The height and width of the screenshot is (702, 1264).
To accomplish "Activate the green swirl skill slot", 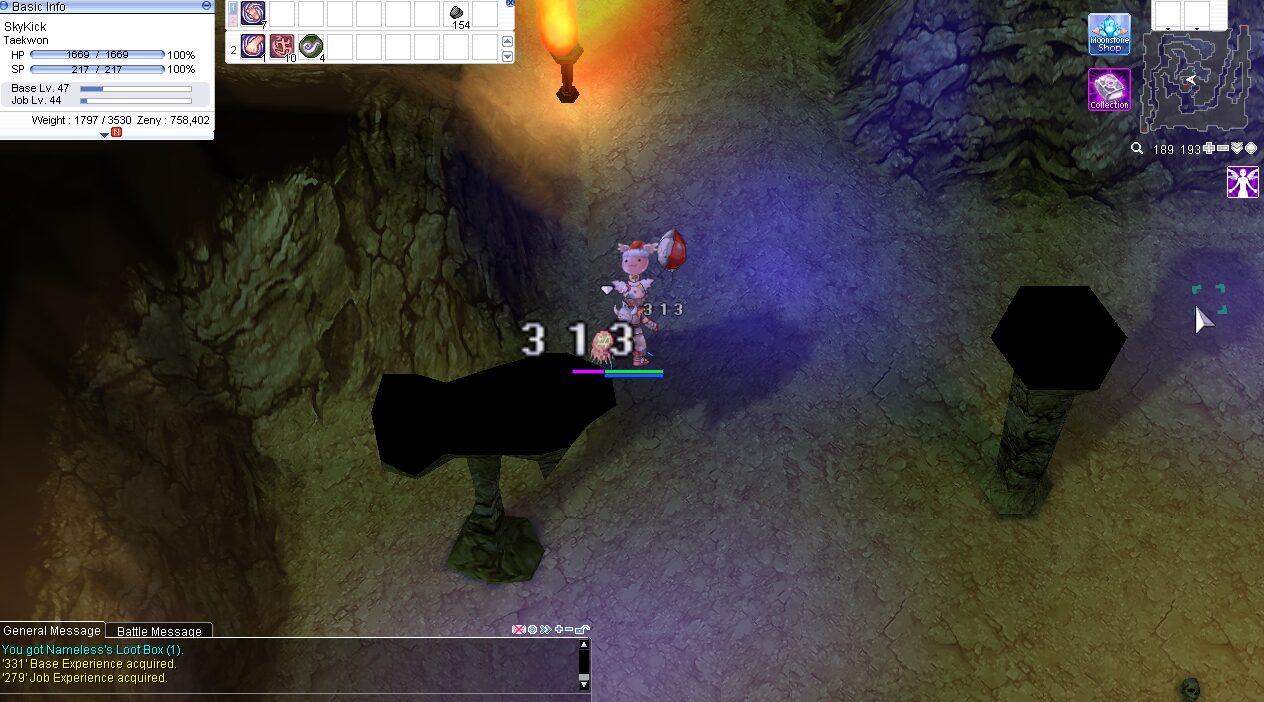I will [x=311, y=46].
